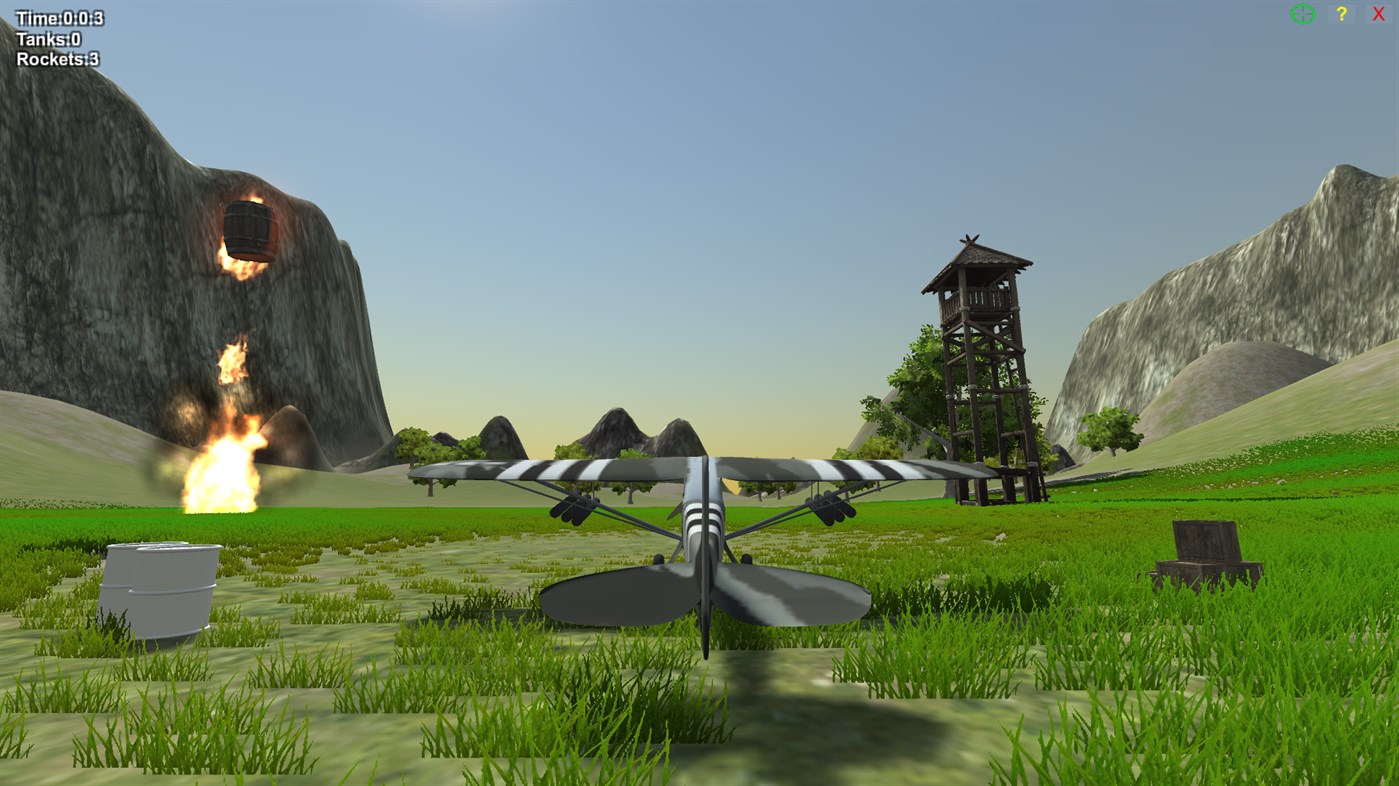Click the red X exit button

pos(1377,14)
